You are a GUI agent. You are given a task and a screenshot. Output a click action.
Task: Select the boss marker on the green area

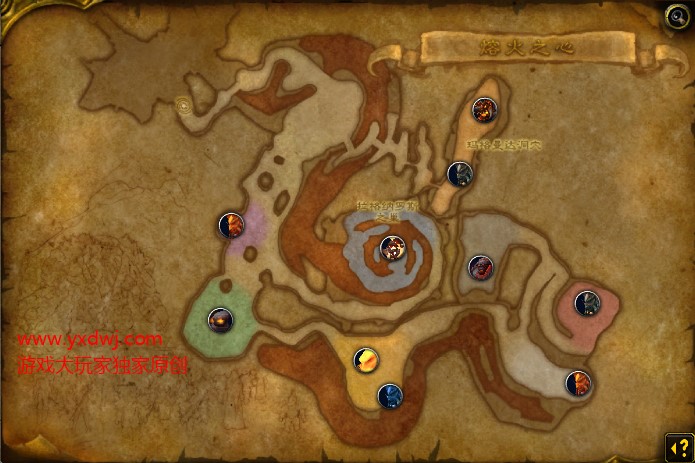(x=221, y=321)
